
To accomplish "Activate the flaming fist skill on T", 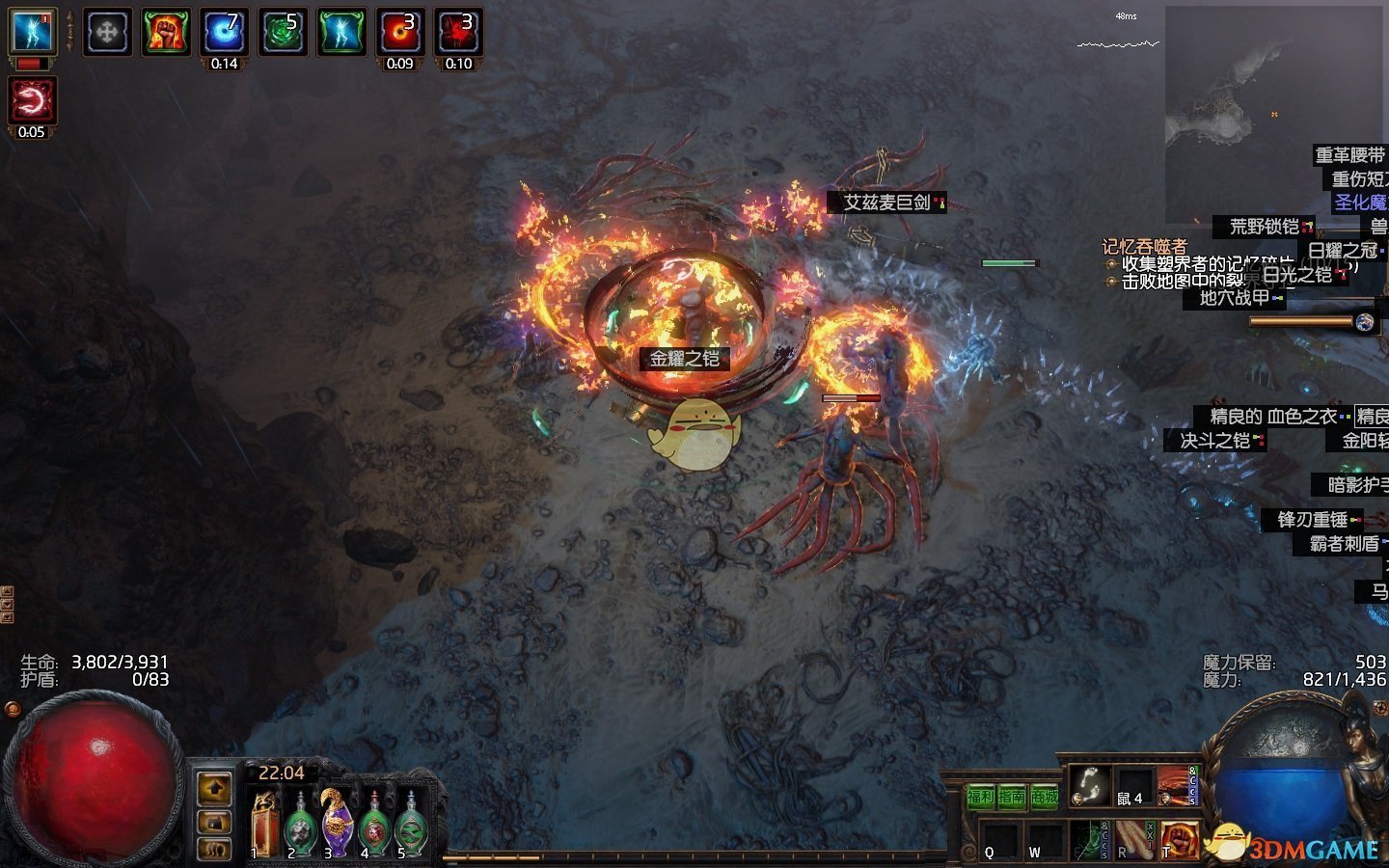I will 1178,839.
